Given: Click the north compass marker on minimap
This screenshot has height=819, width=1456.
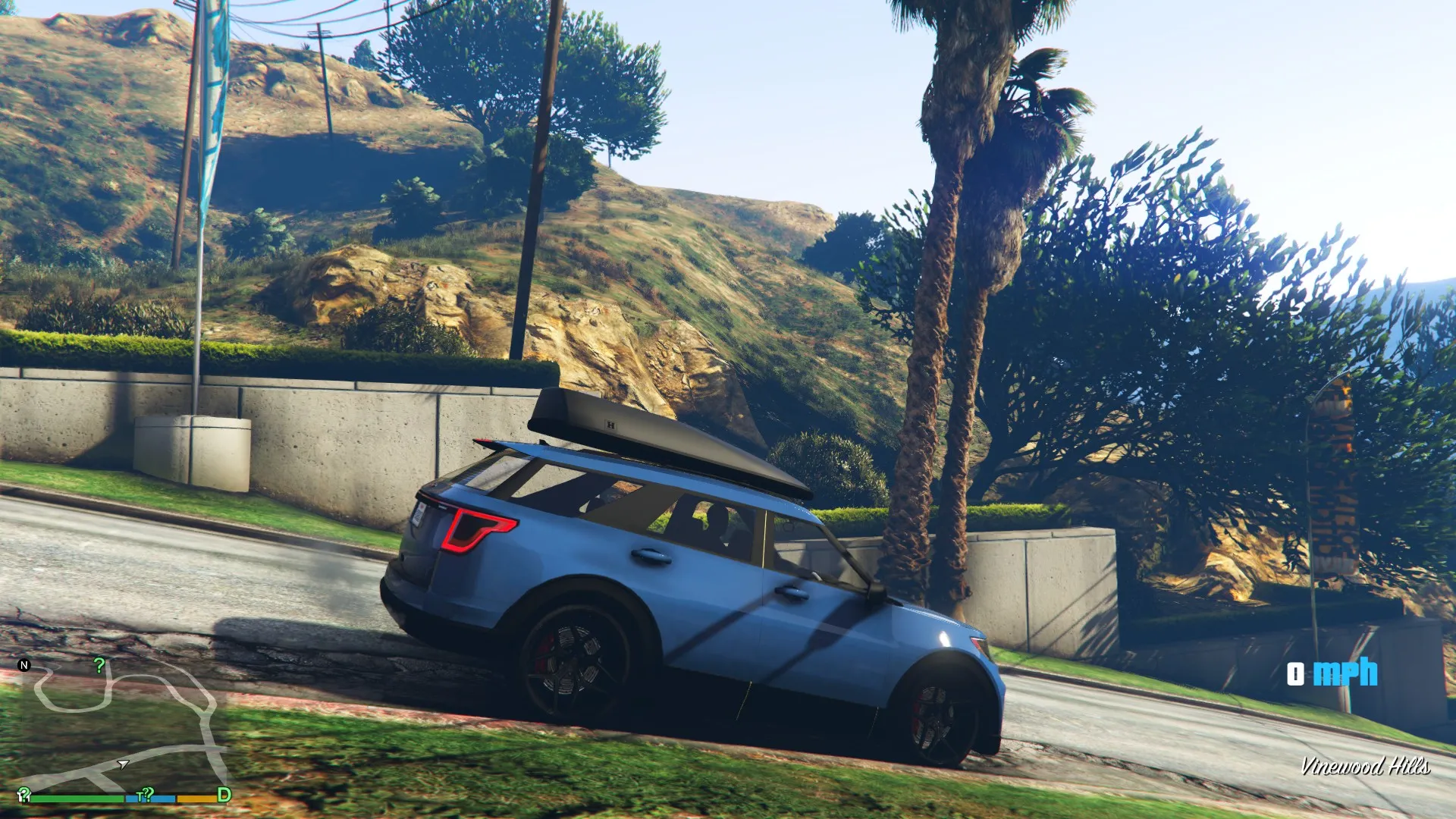Looking at the screenshot, I should (24, 665).
